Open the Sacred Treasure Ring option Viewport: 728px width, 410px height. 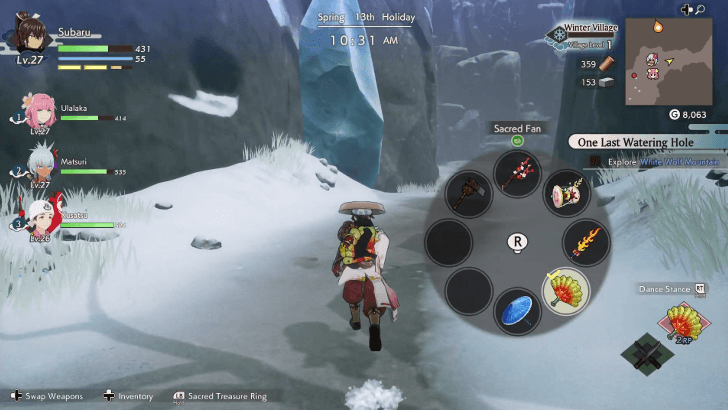click(x=222, y=397)
